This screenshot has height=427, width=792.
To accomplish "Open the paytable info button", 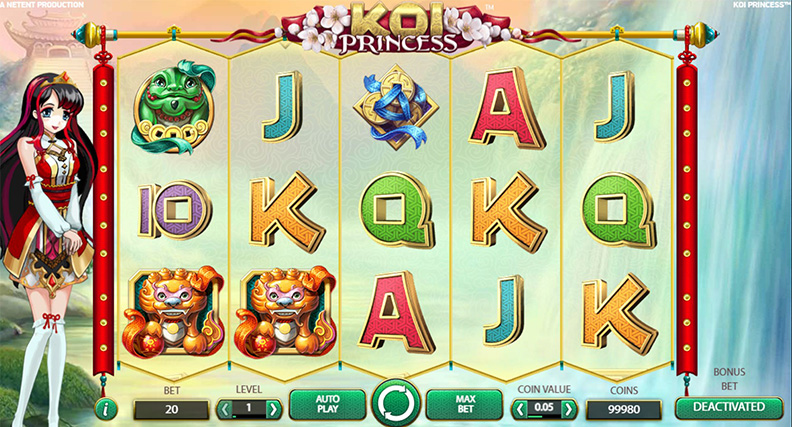I will (109, 408).
